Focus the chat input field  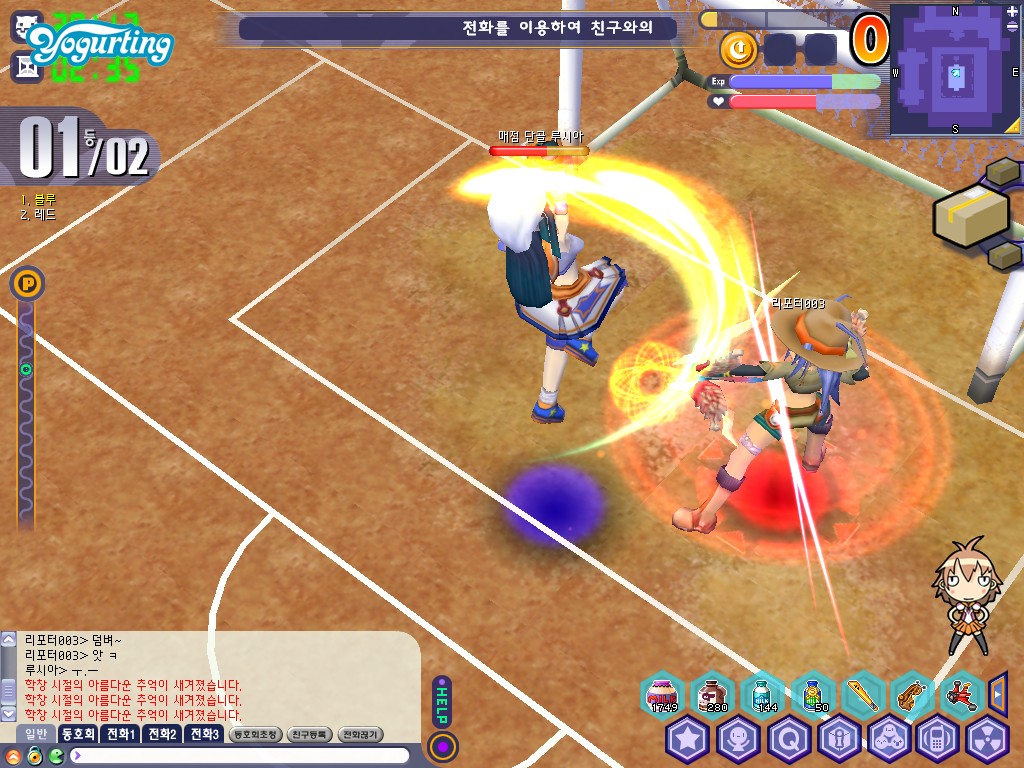(240, 755)
